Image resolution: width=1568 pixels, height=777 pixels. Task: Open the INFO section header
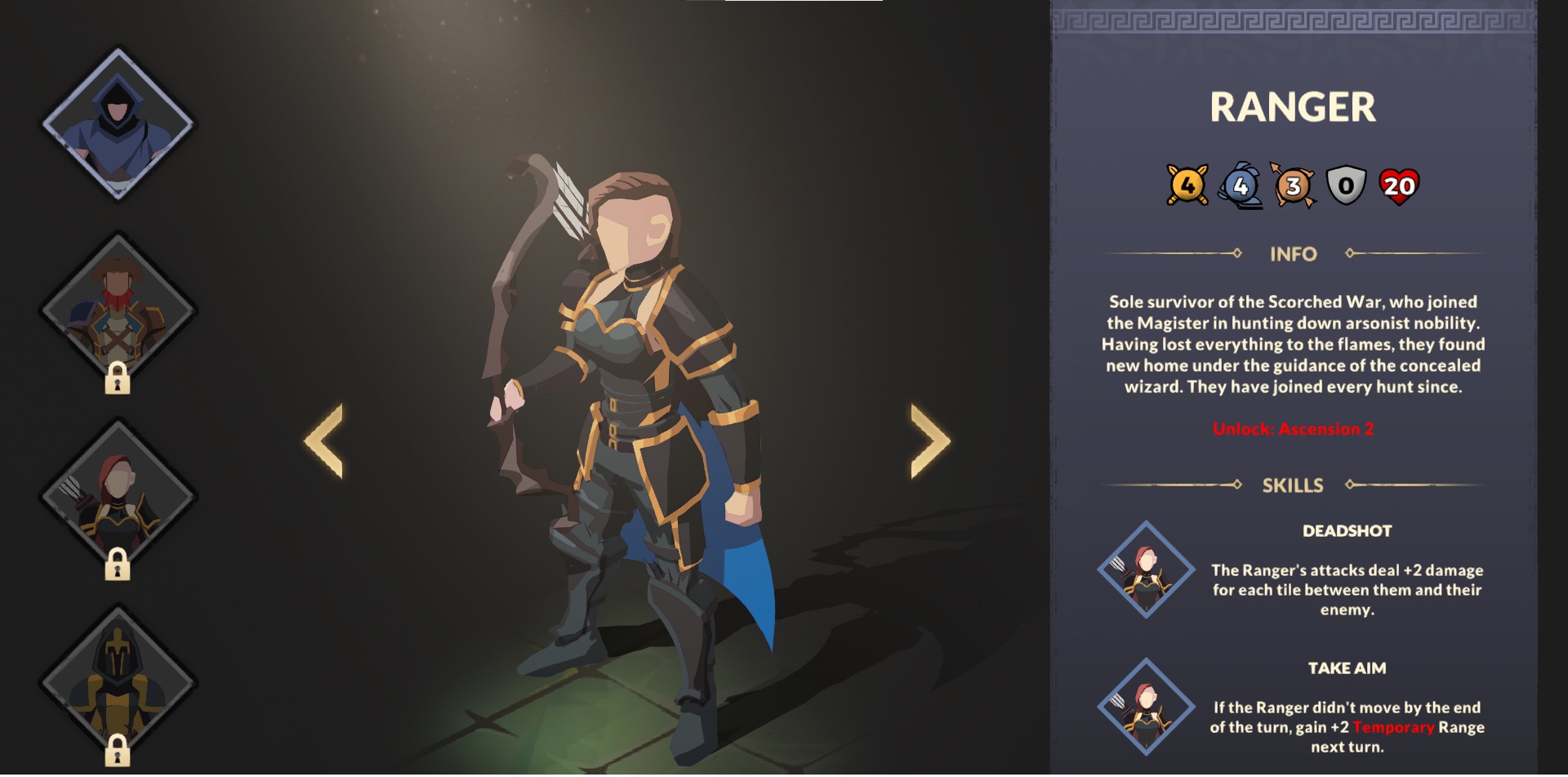(1294, 254)
